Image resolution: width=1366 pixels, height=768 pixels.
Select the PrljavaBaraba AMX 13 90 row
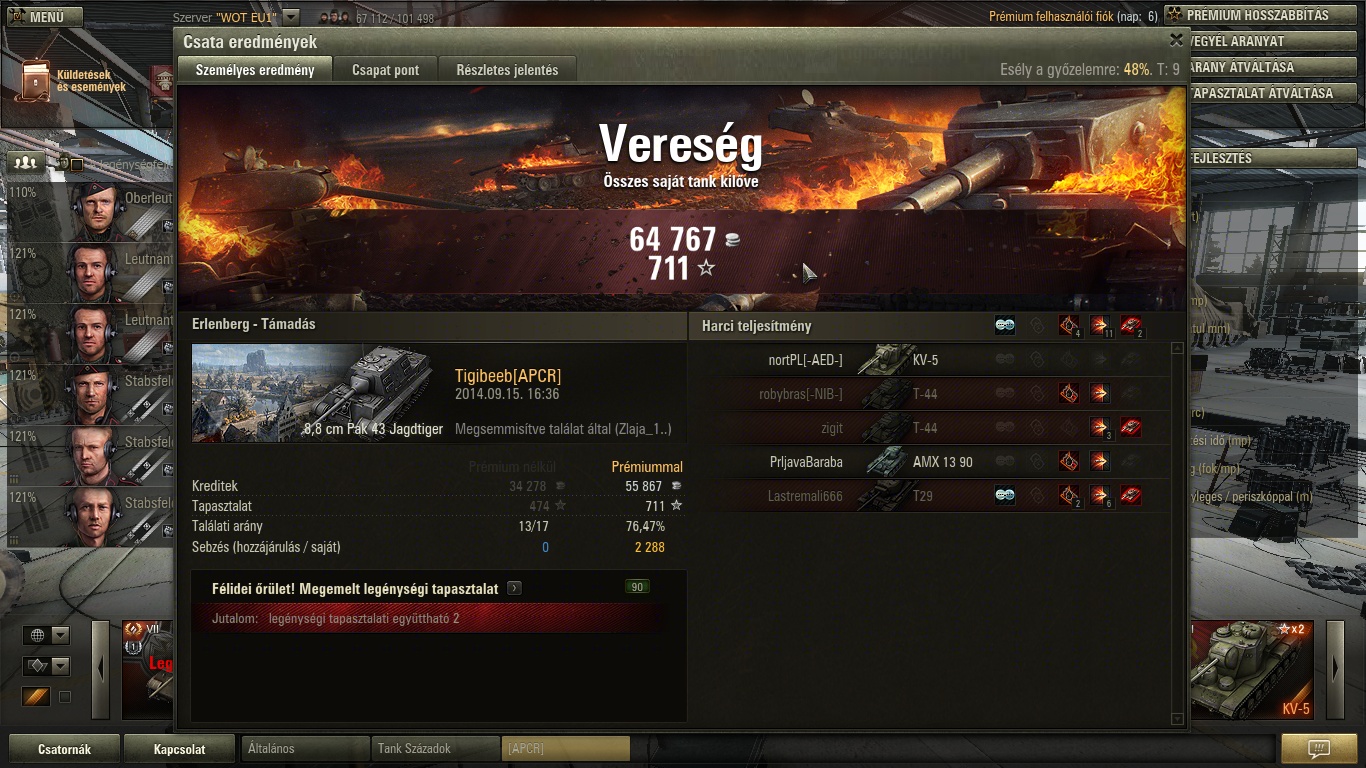point(930,462)
